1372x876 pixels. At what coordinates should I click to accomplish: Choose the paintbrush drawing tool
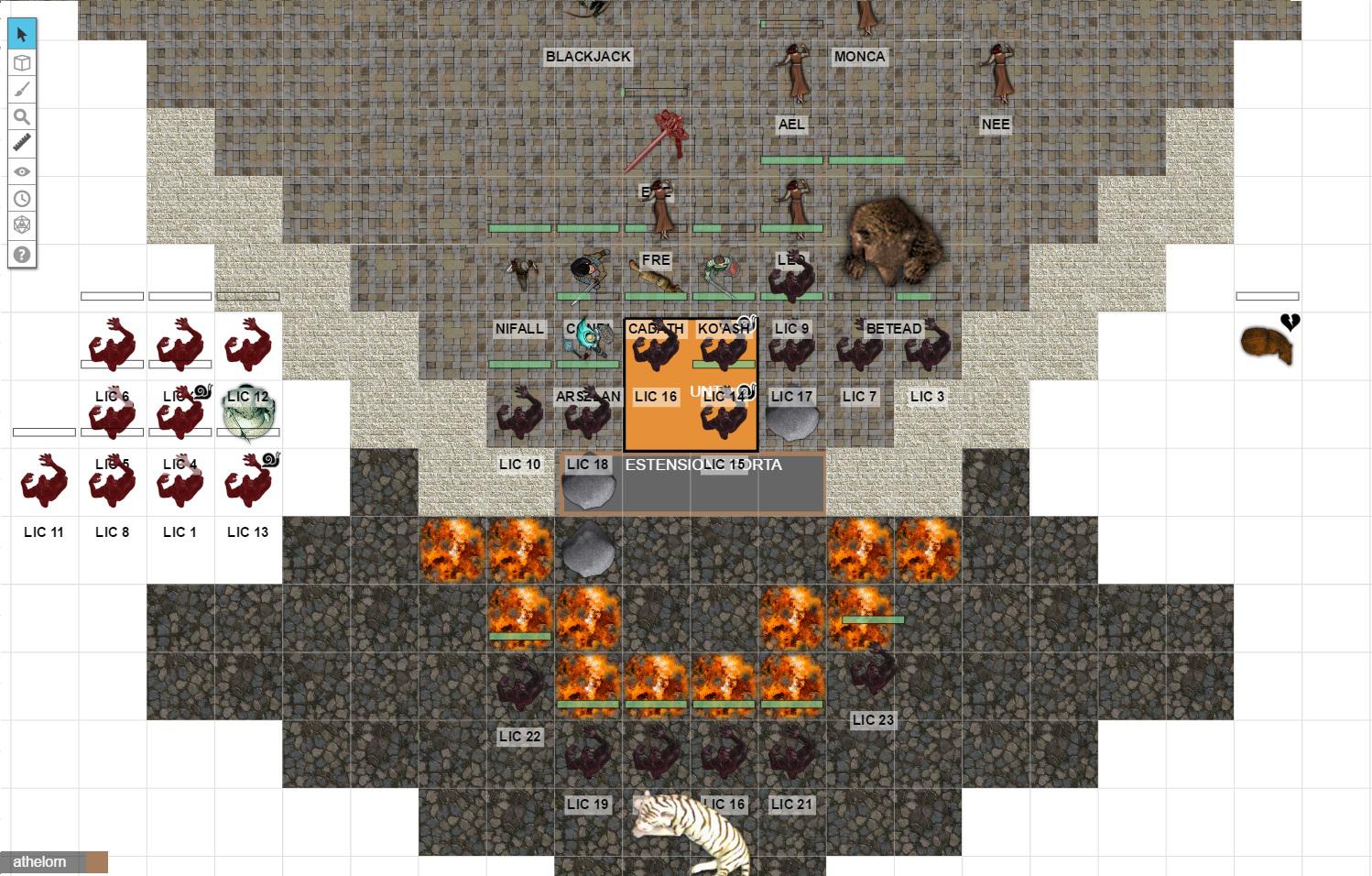click(x=22, y=90)
